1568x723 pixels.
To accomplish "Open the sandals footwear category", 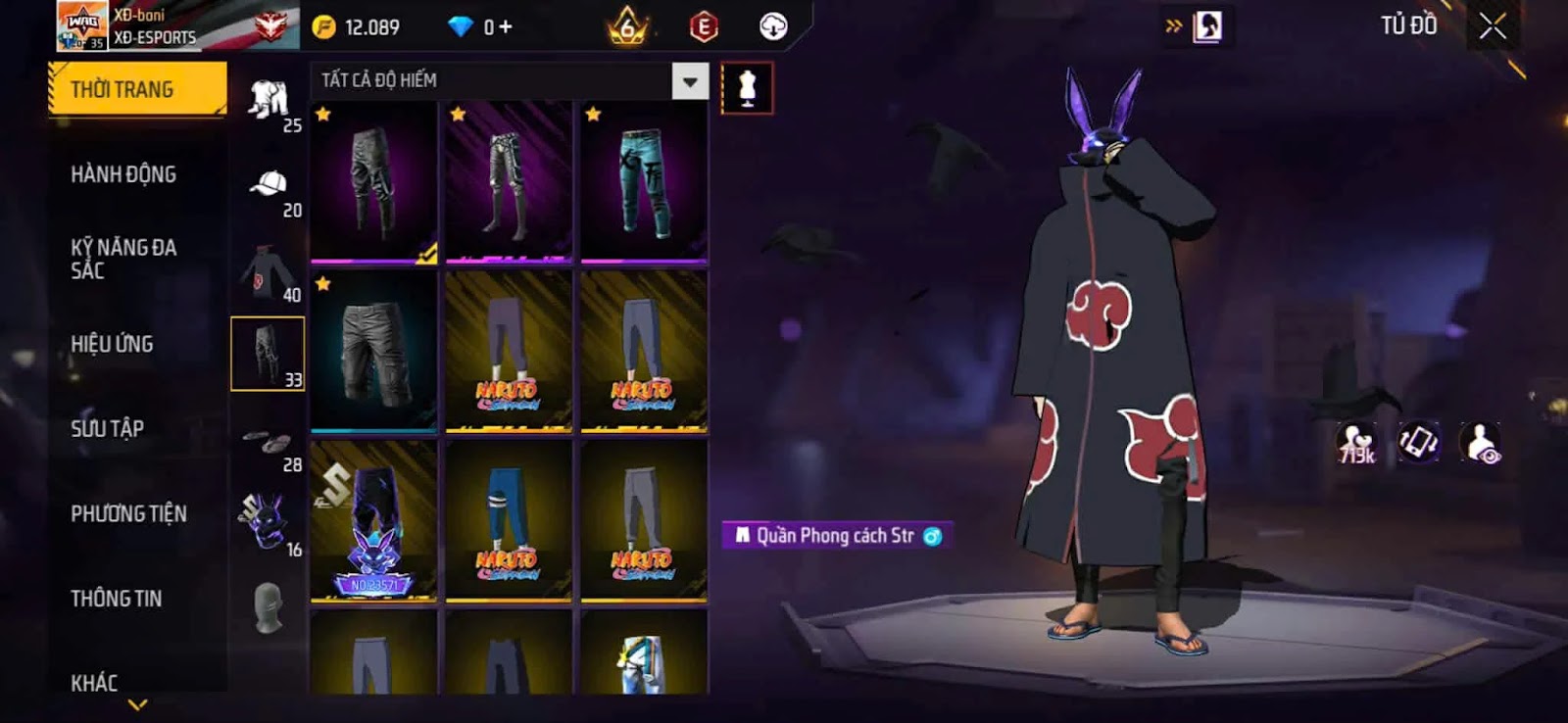I will 269,443.
